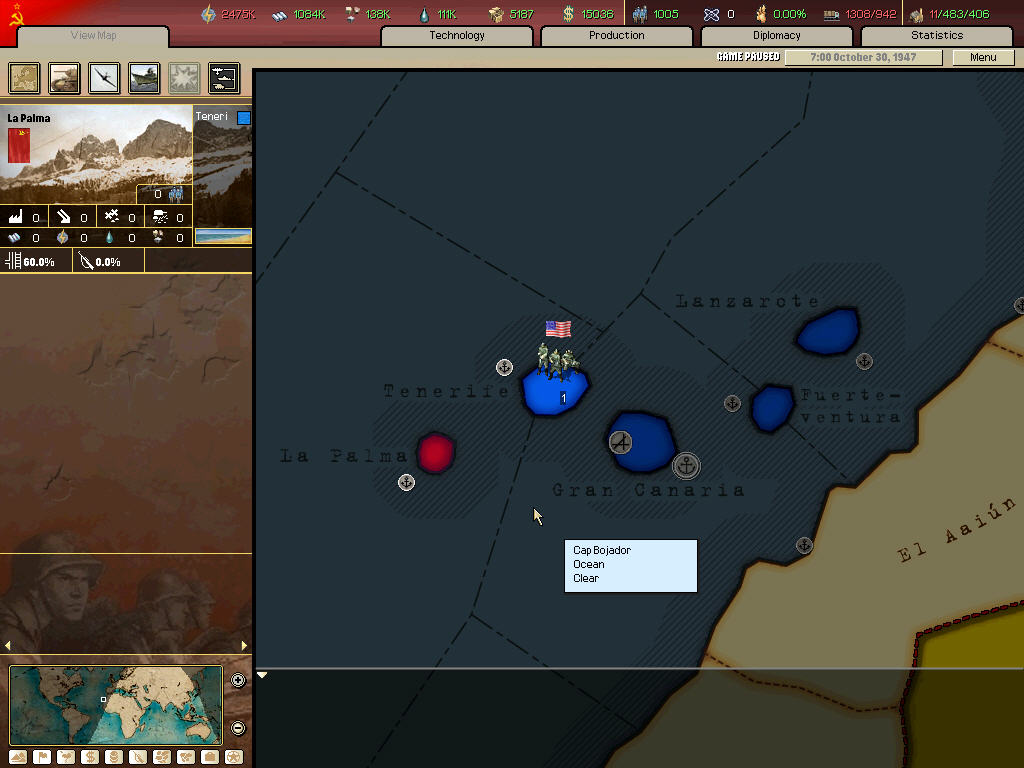Zoom out with the minimap minus button
This screenshot has height=768, width=1024.
[x=238, y=728]
